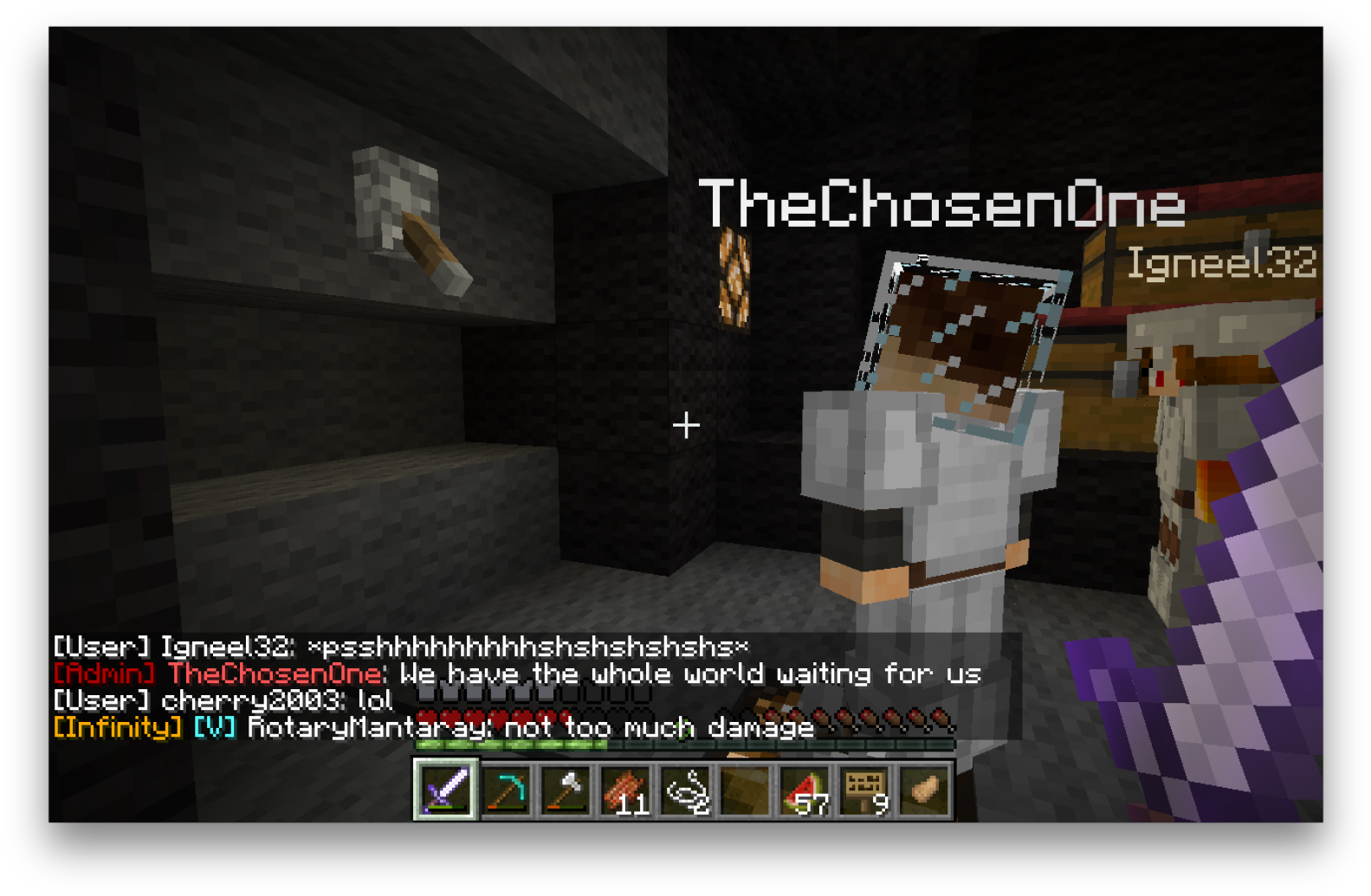Click the red [Admin] chat tag
Viewport: 1371px width, 896px height.
102,674
